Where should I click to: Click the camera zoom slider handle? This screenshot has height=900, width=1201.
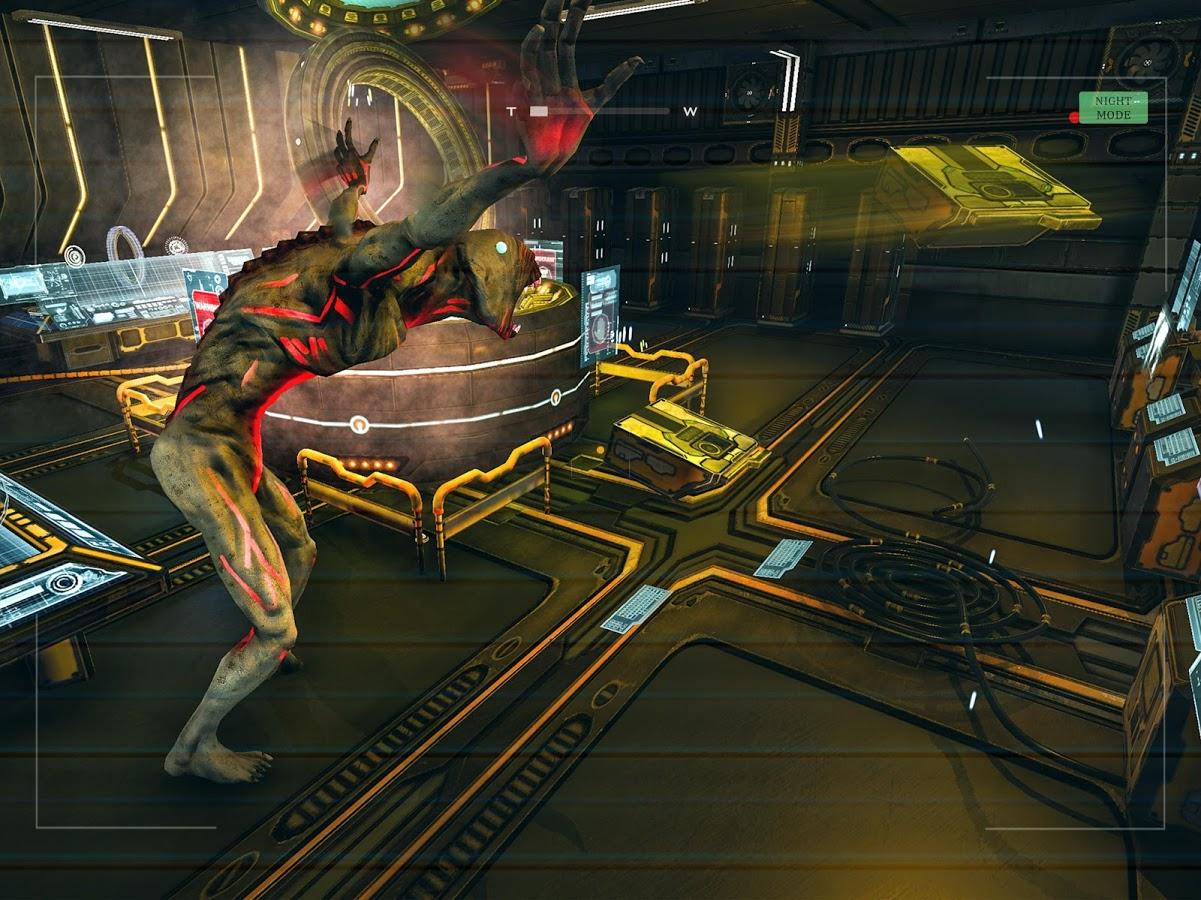[x=539, y=111]
